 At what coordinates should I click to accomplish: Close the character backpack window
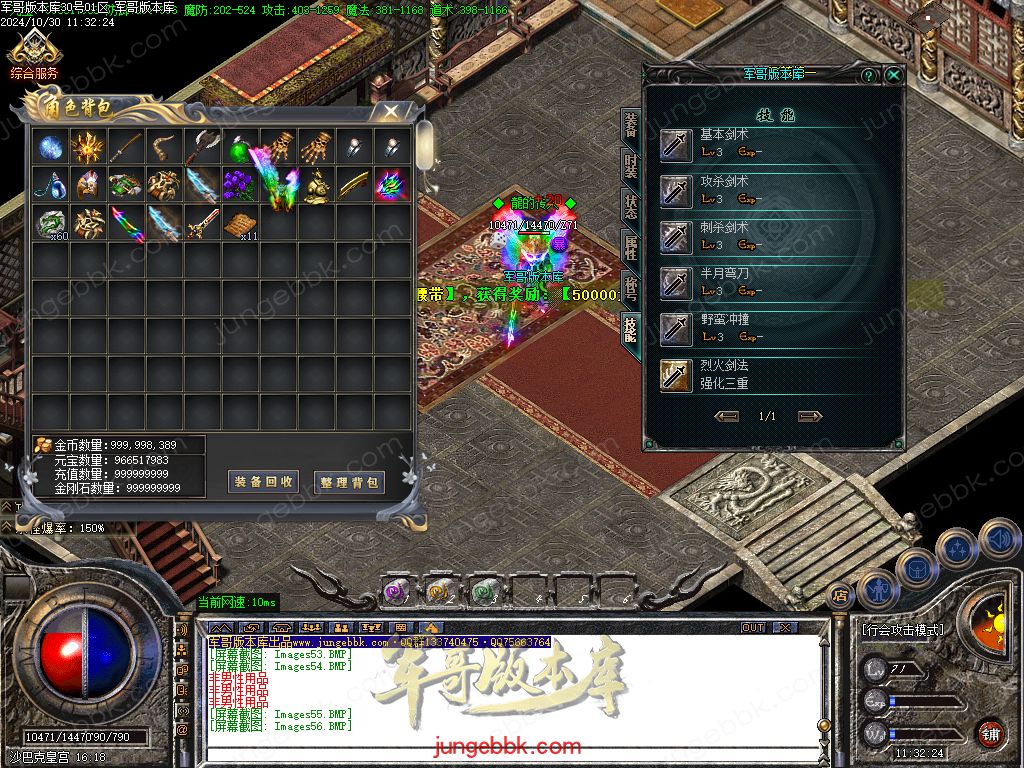391,112
